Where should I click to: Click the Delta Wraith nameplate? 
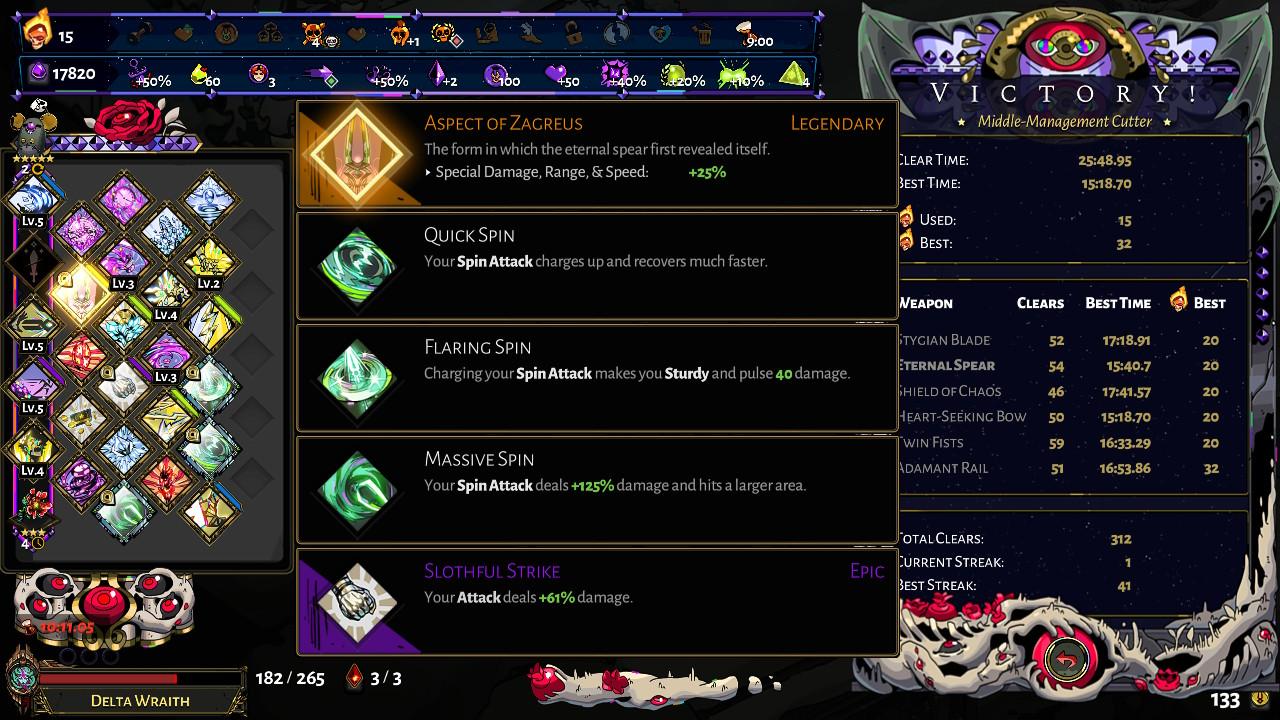[140, 700]
